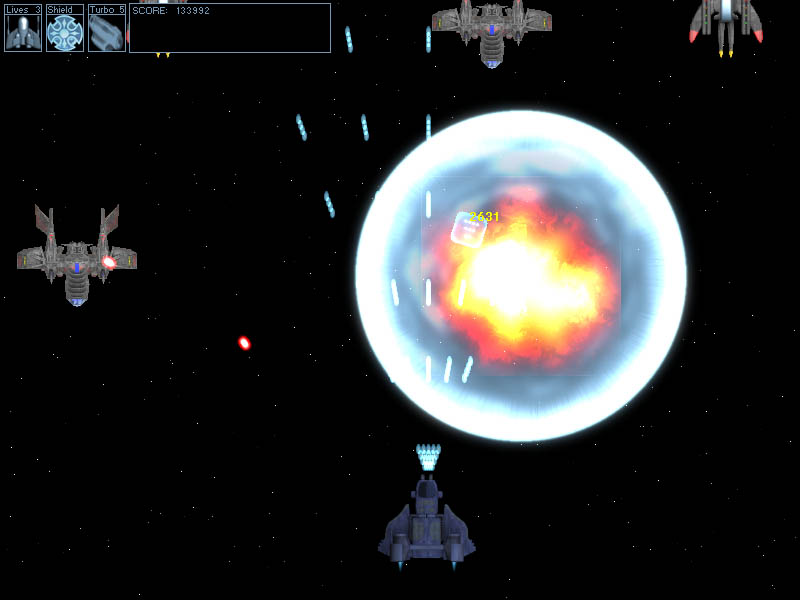Trigger the Turbo boost icon
800x600 pixels.
point(106,32)
